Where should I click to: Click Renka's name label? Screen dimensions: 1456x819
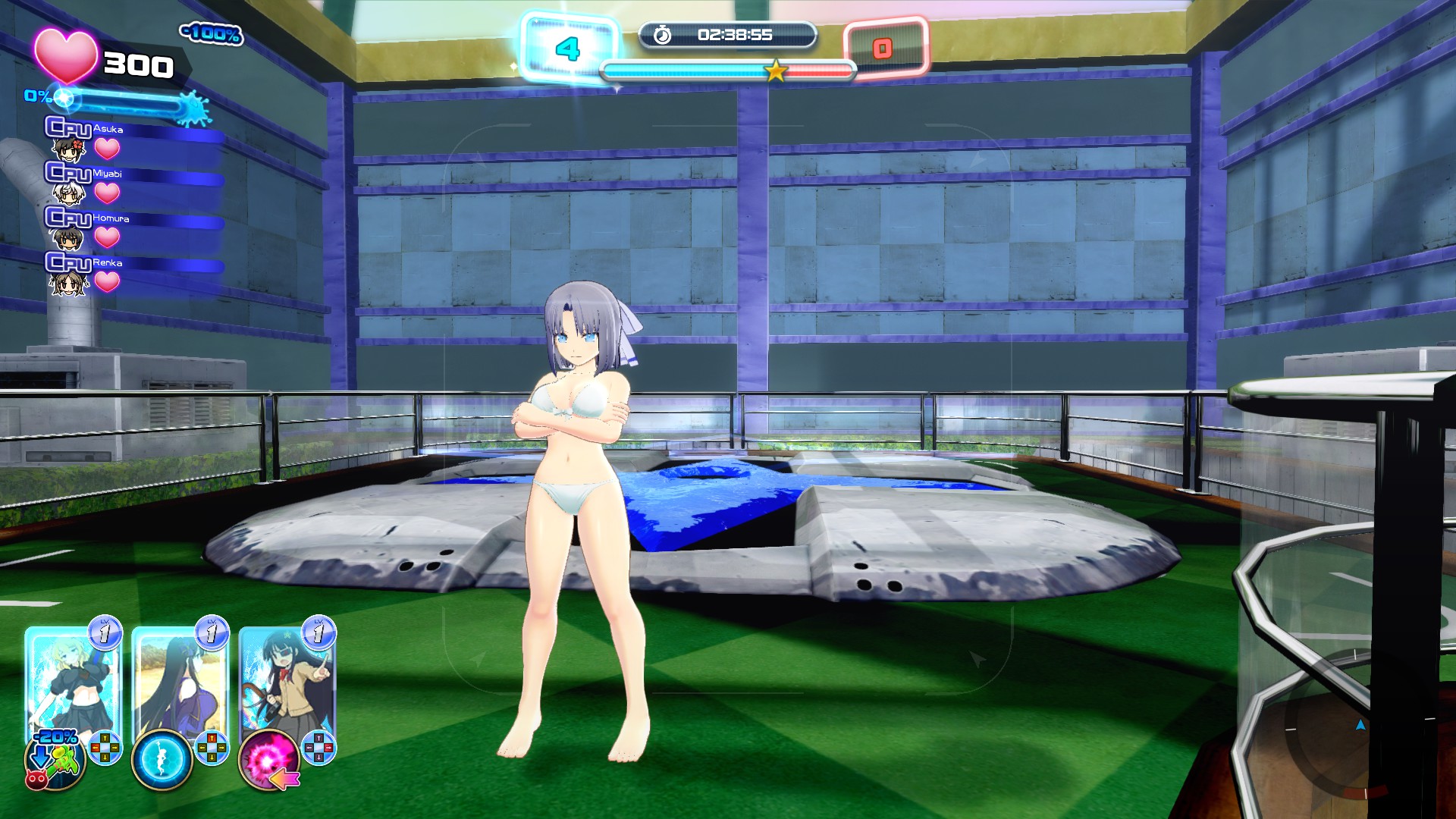[107, 262]
